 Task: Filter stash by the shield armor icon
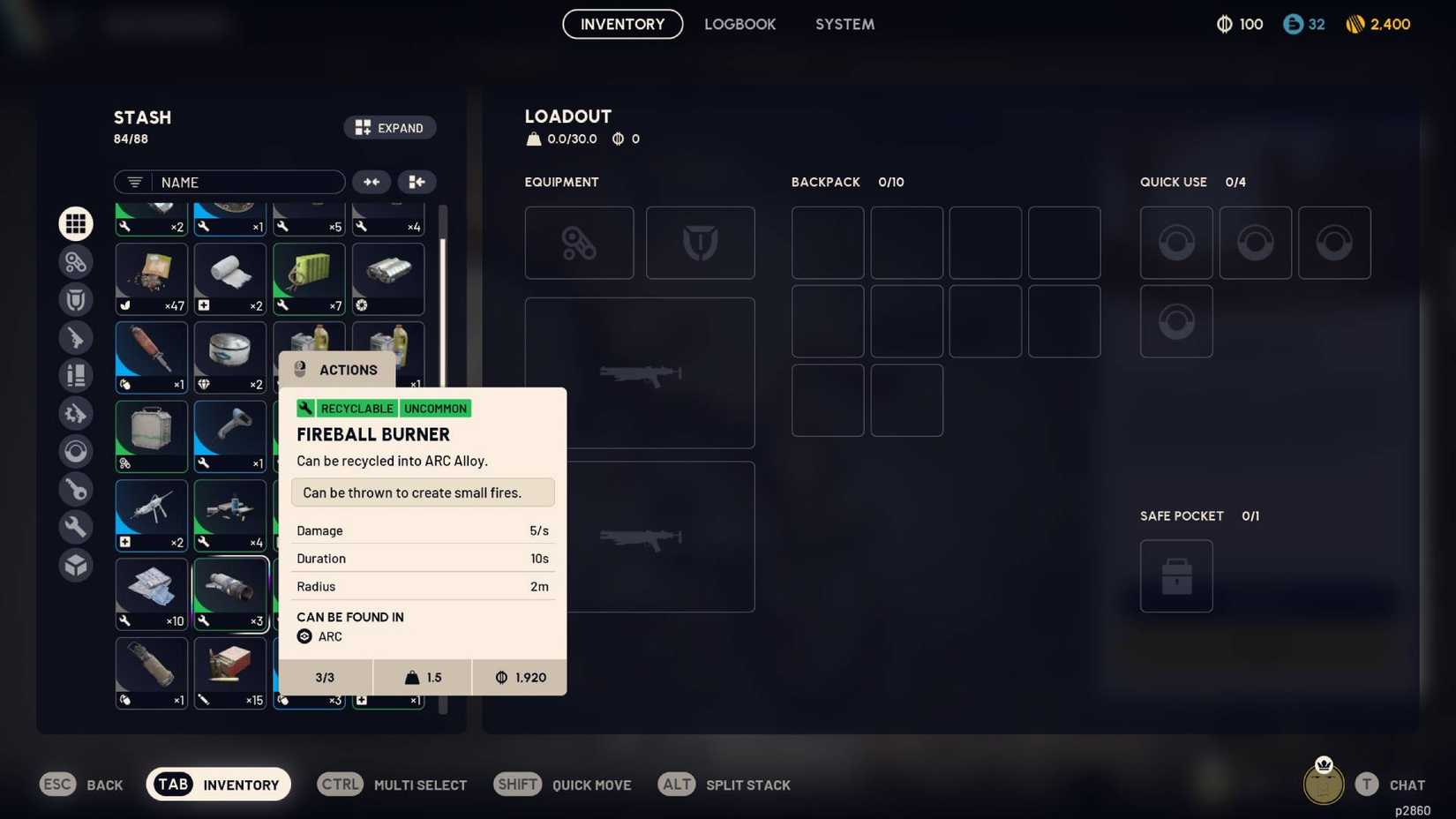[x=75, y=299]
